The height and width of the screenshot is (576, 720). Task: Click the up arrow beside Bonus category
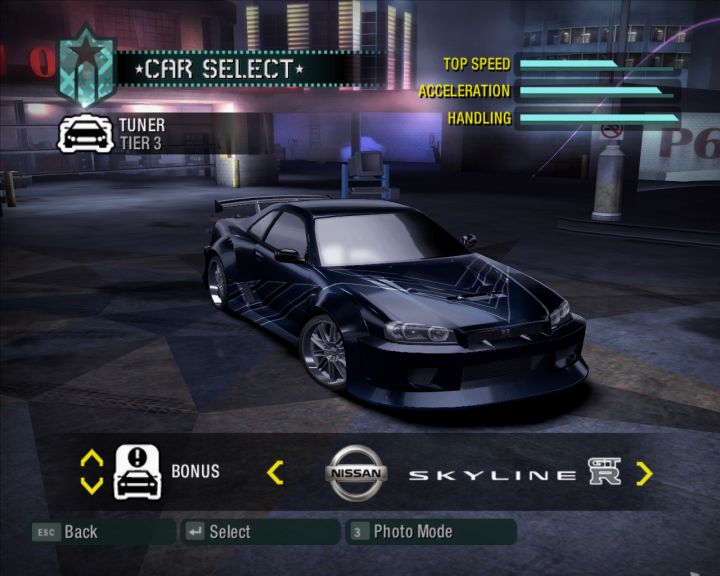tap(91, 459)
